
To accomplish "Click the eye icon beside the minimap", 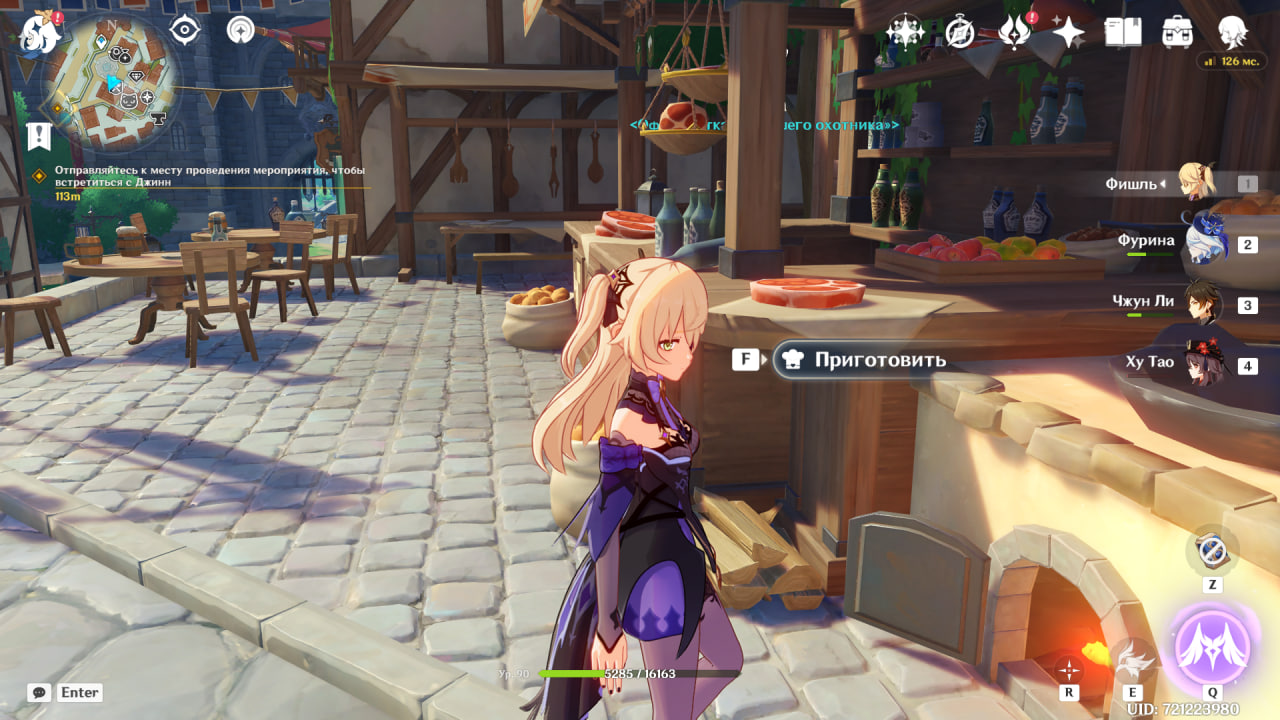I will click(x=185, y=30).
